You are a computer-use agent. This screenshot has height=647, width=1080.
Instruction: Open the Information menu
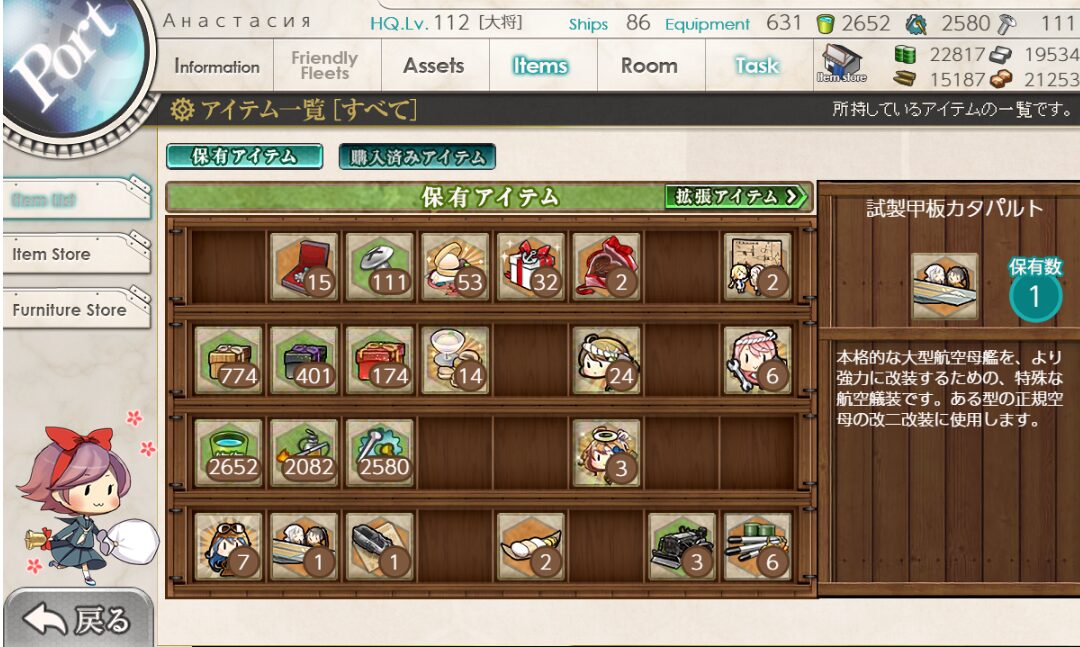[x=216, y=67]
